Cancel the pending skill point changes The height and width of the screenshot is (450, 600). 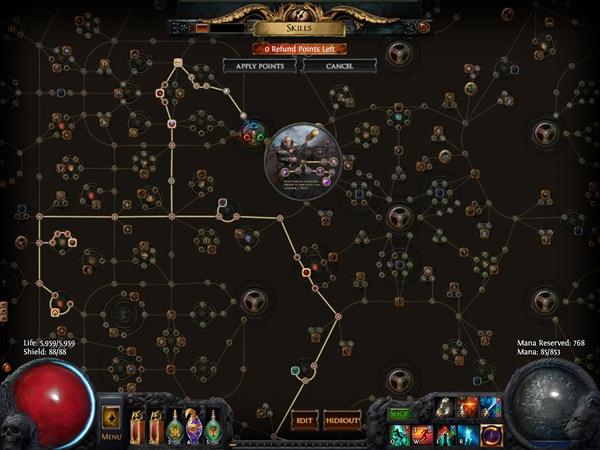pos(339,66)
